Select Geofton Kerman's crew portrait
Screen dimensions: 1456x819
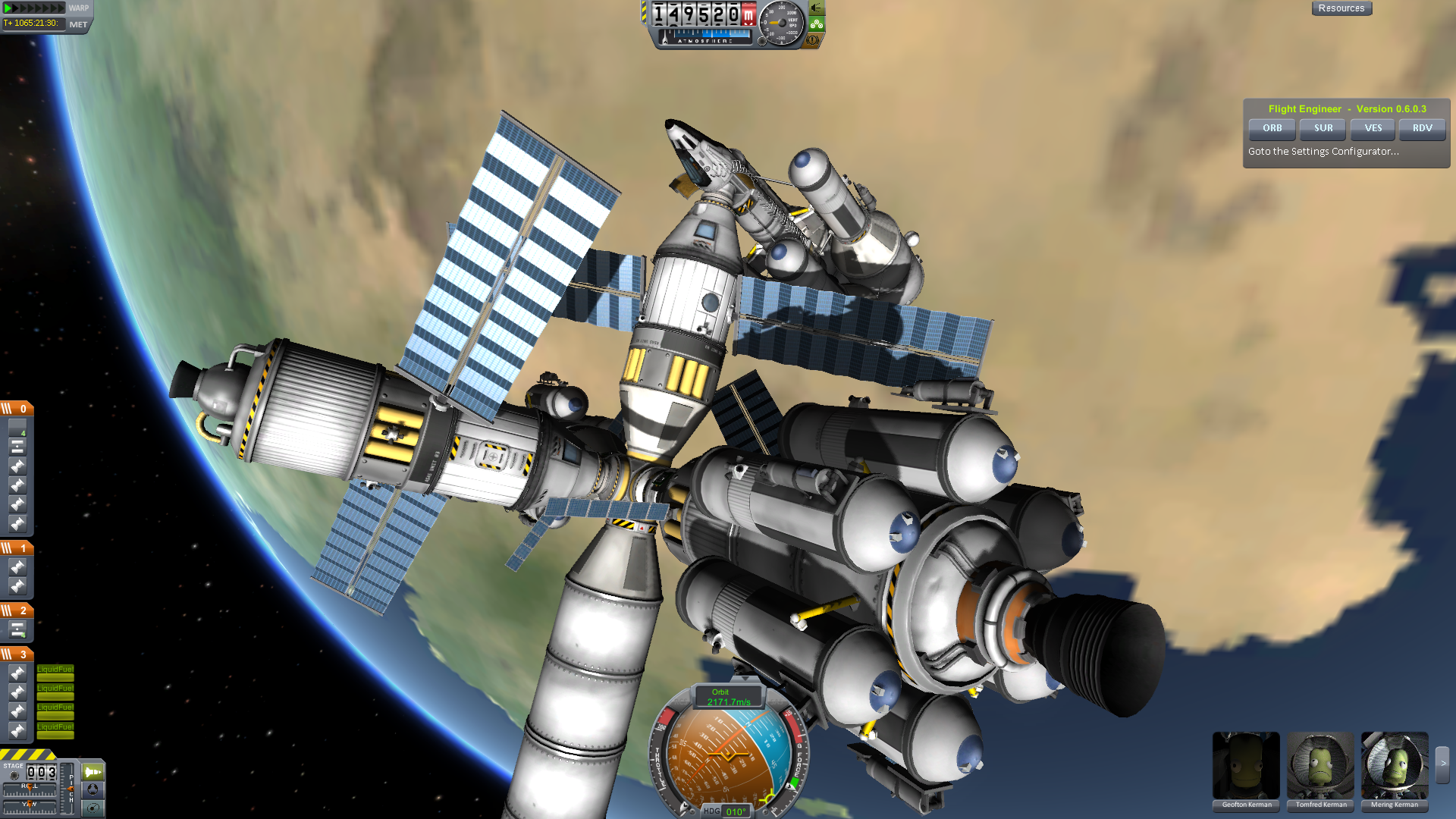click(1246, 766)
